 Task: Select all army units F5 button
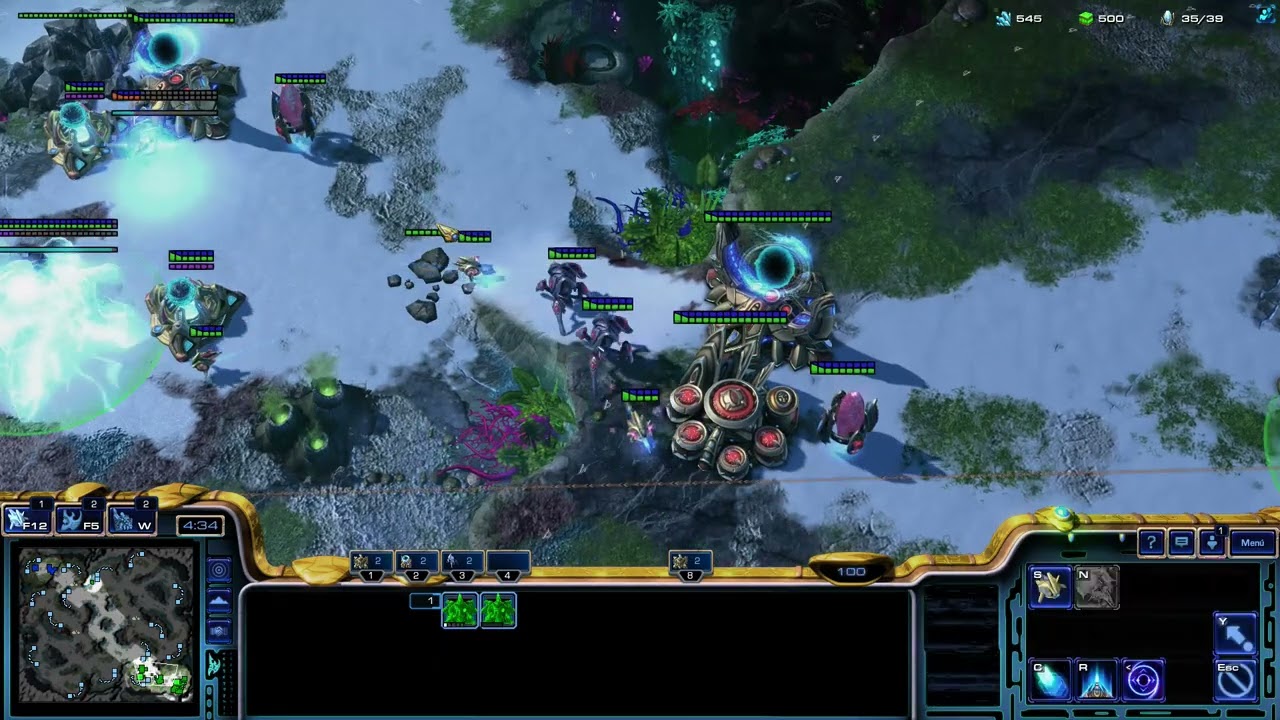[80, 520]
